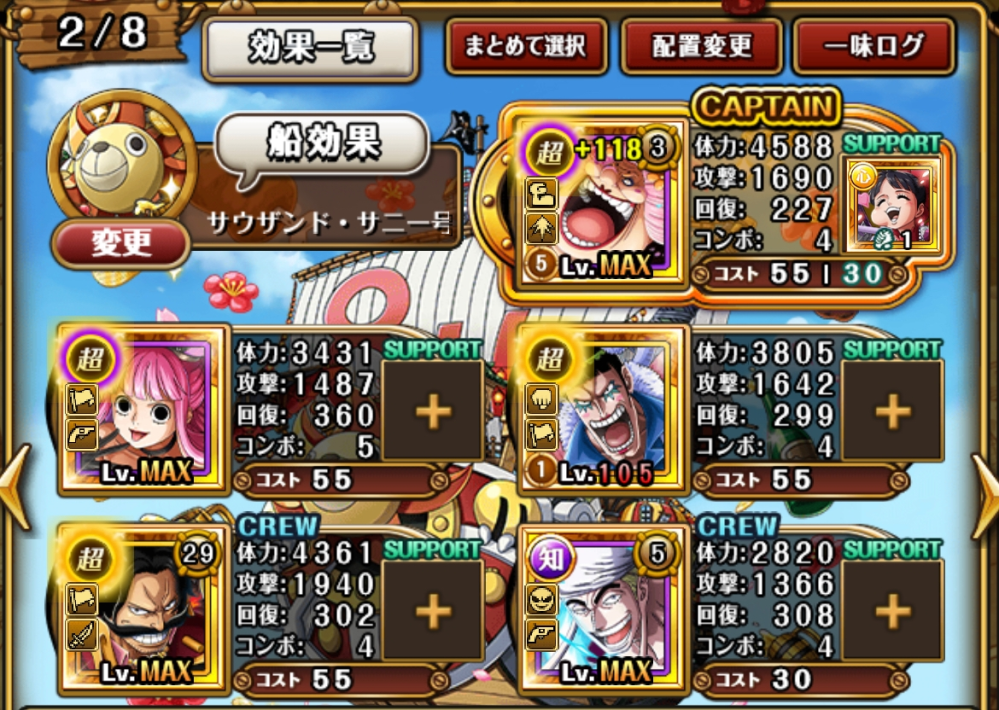Viewport: 999px width, 710px height.
Task: Add support for the pink-haired character
Action: pos(432,412)
